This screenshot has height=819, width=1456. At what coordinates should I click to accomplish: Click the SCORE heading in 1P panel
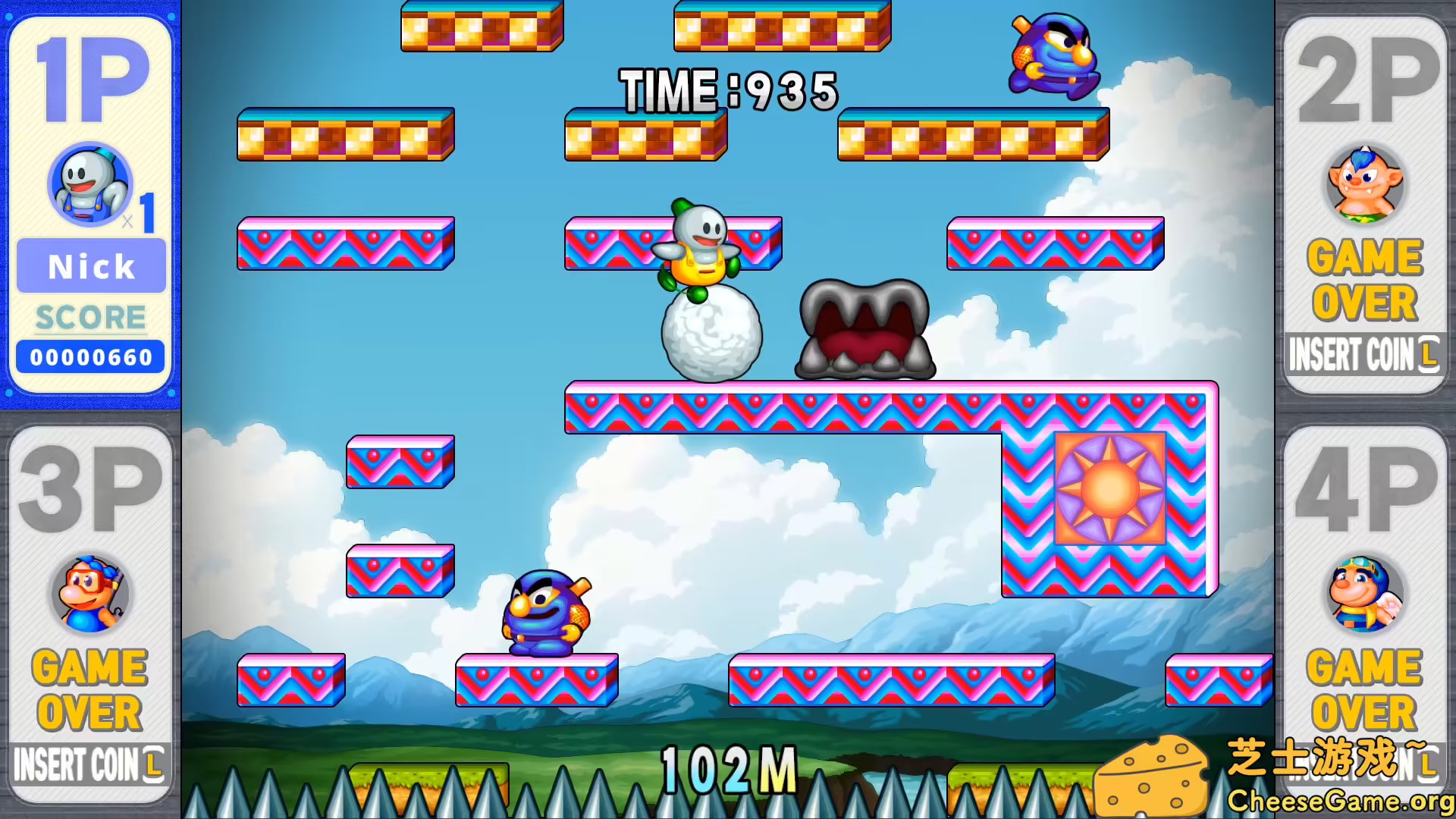89,317
